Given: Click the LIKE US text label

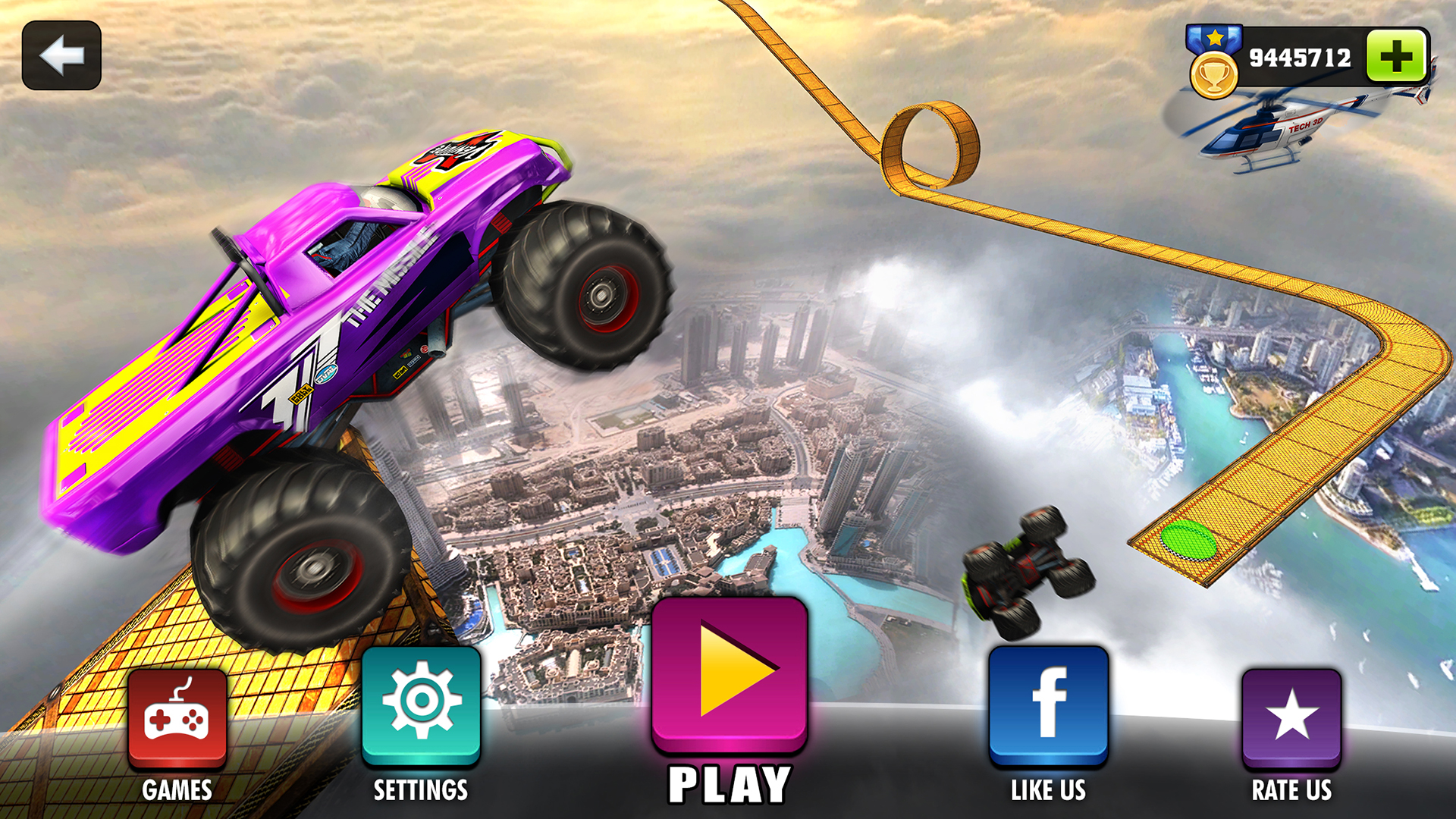Looking at the screenshot, I should tap(1047, 789).
